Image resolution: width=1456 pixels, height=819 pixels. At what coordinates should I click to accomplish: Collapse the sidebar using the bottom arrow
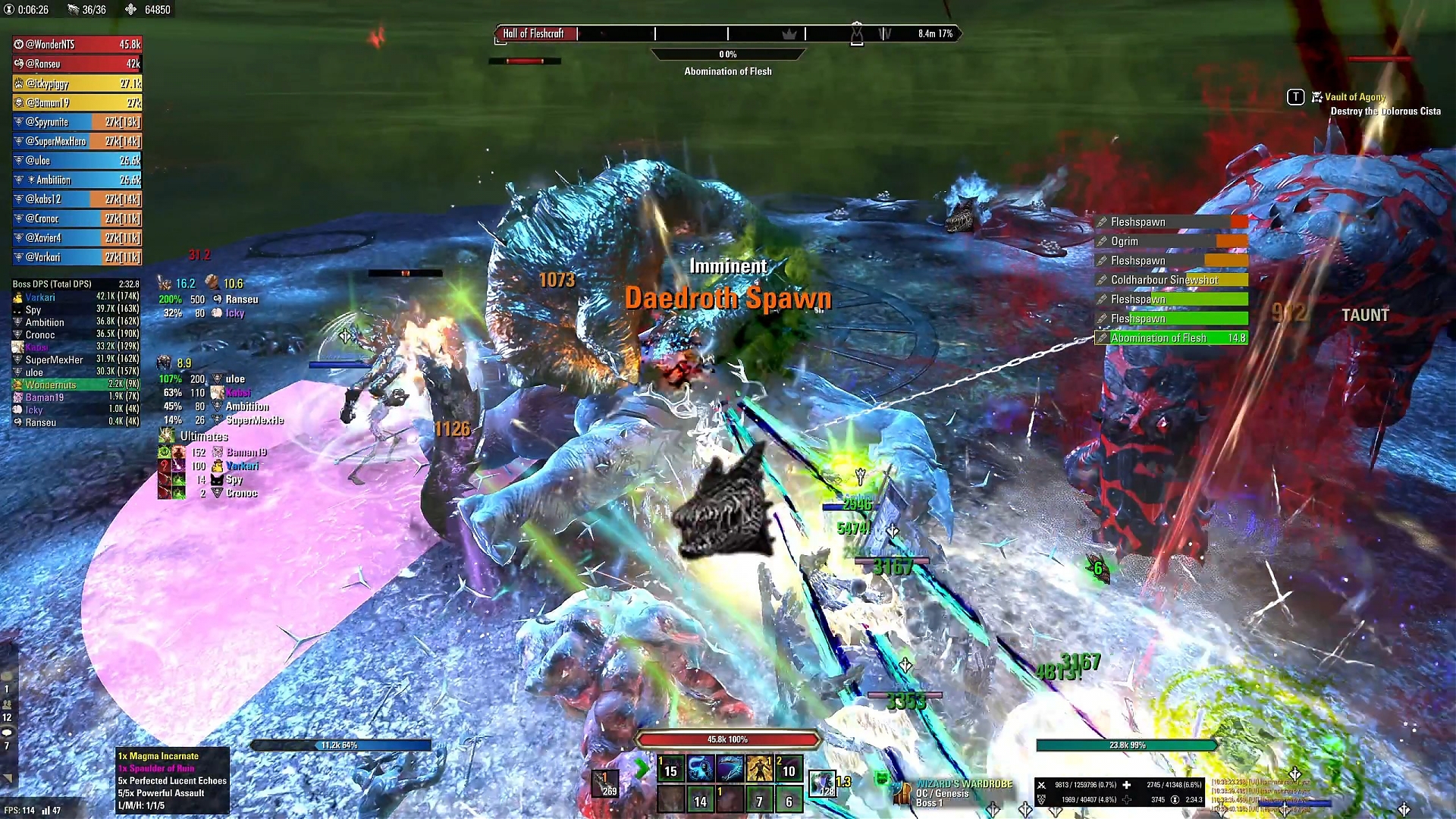point(7,777)
